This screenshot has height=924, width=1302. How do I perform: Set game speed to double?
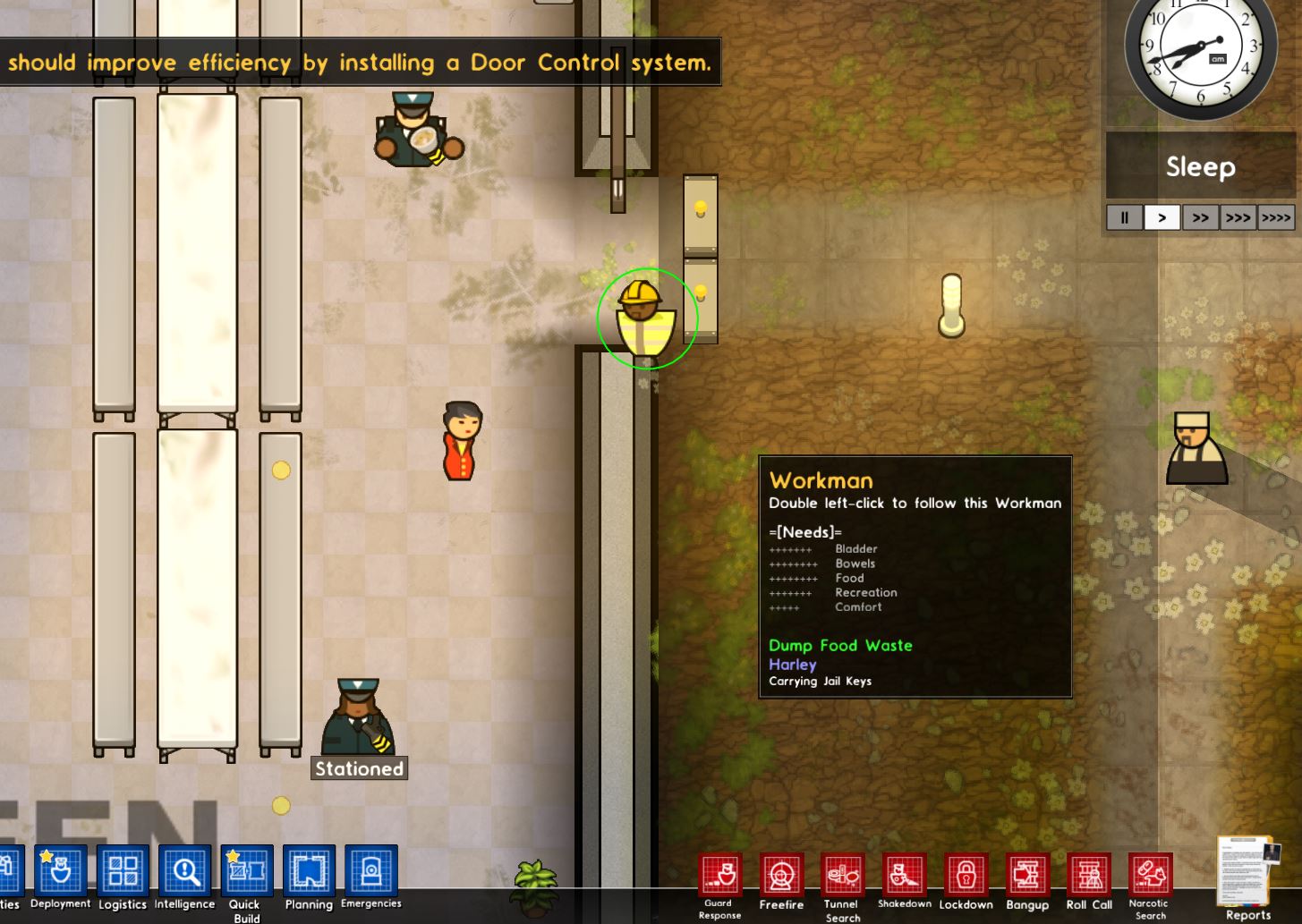[x=1200, y=217]
